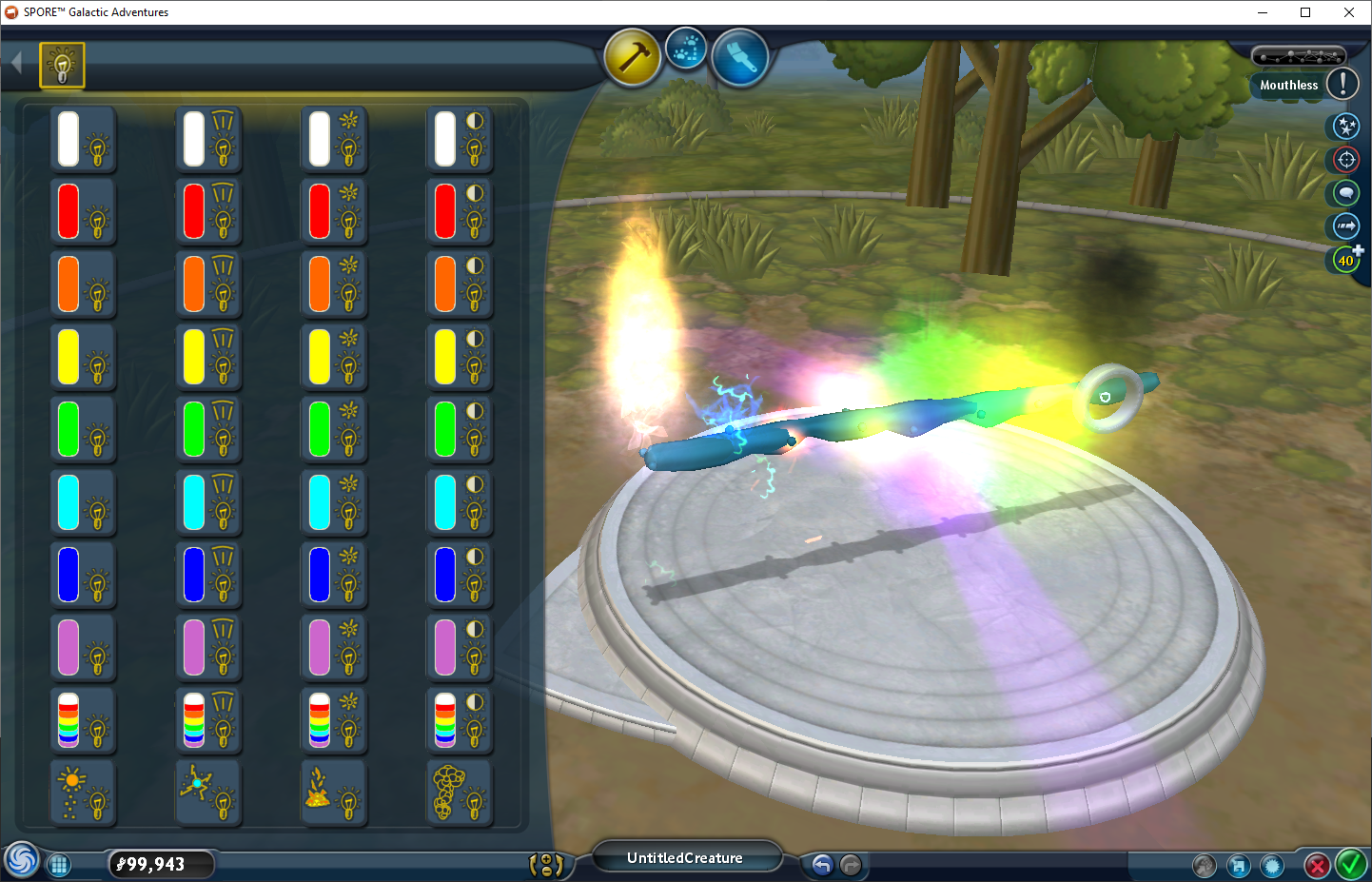Undo the last edit
This screenshot has width=1372, height=882.
pyautogui.click(x=822, y=865)
